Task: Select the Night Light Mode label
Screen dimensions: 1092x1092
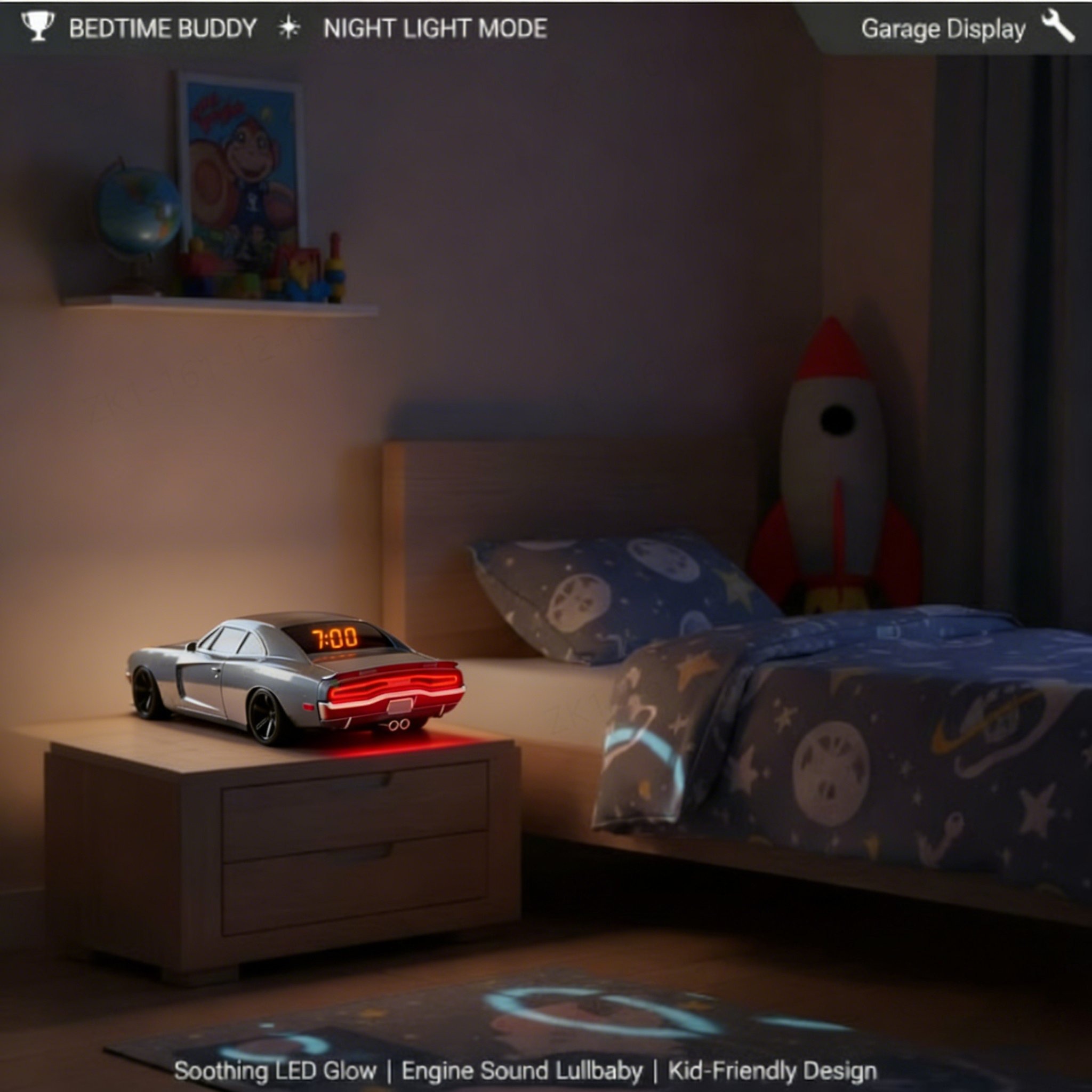Action: [435, 28]
